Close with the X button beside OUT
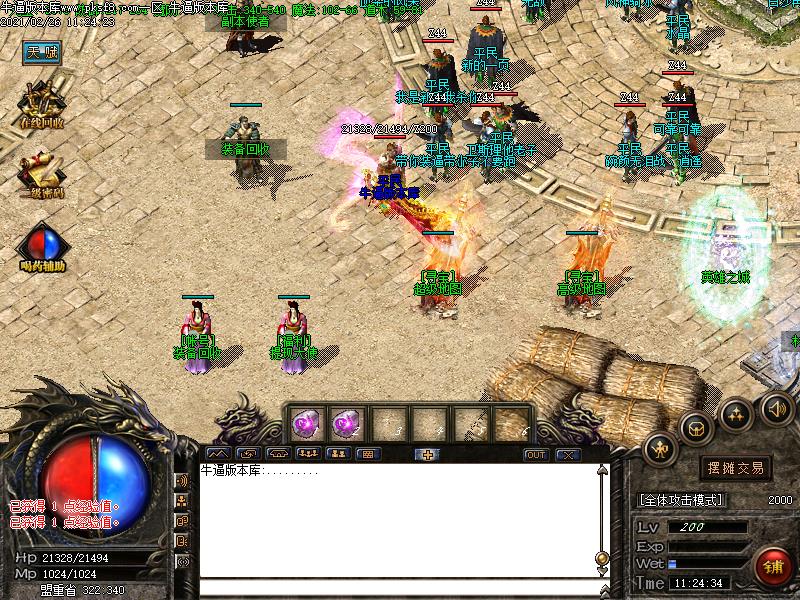Viewport: 800px width, 600px height. coord(568,454)
